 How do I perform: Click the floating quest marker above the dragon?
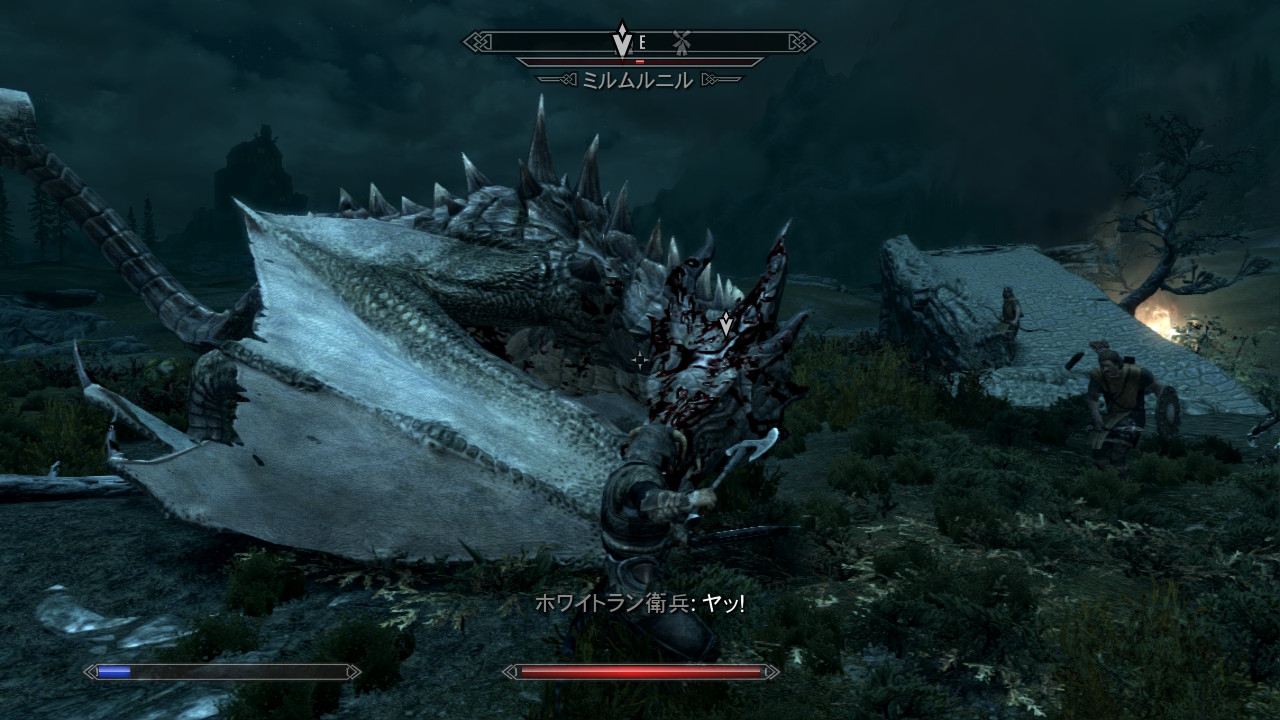726,323
